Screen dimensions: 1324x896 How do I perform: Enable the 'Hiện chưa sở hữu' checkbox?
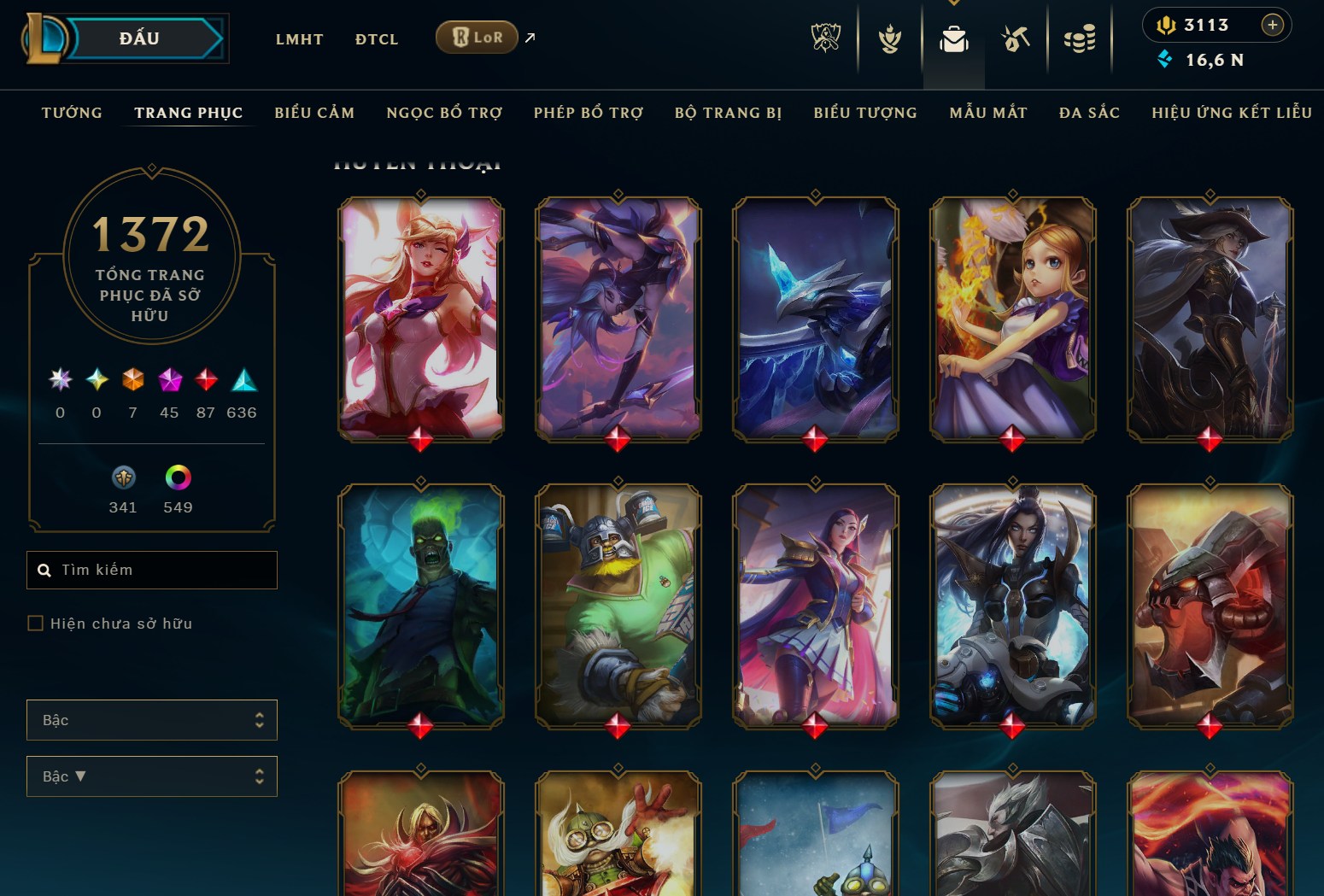pos(36,624)
